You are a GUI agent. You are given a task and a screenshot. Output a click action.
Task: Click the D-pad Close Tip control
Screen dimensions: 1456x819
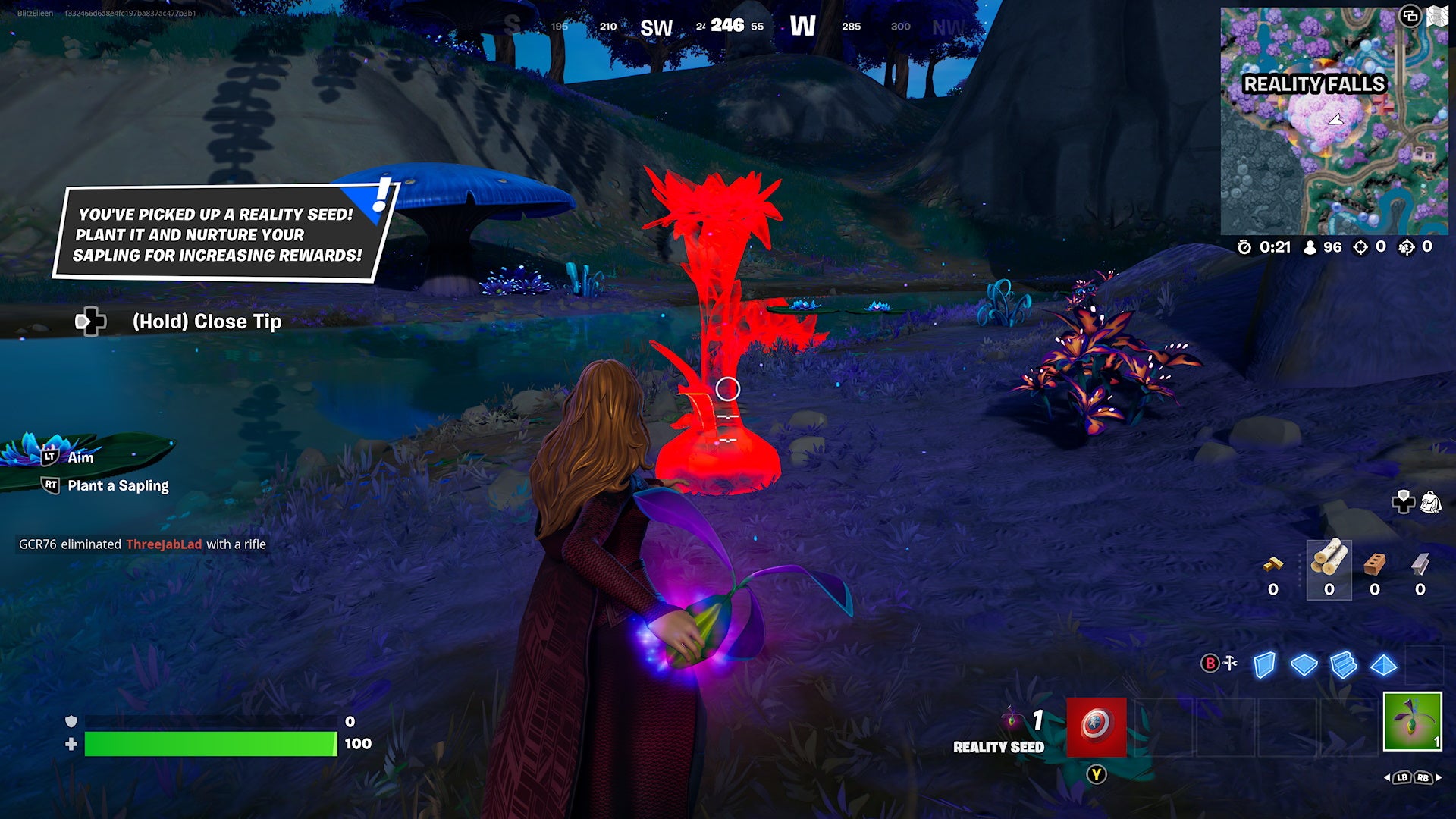[91, 322]
